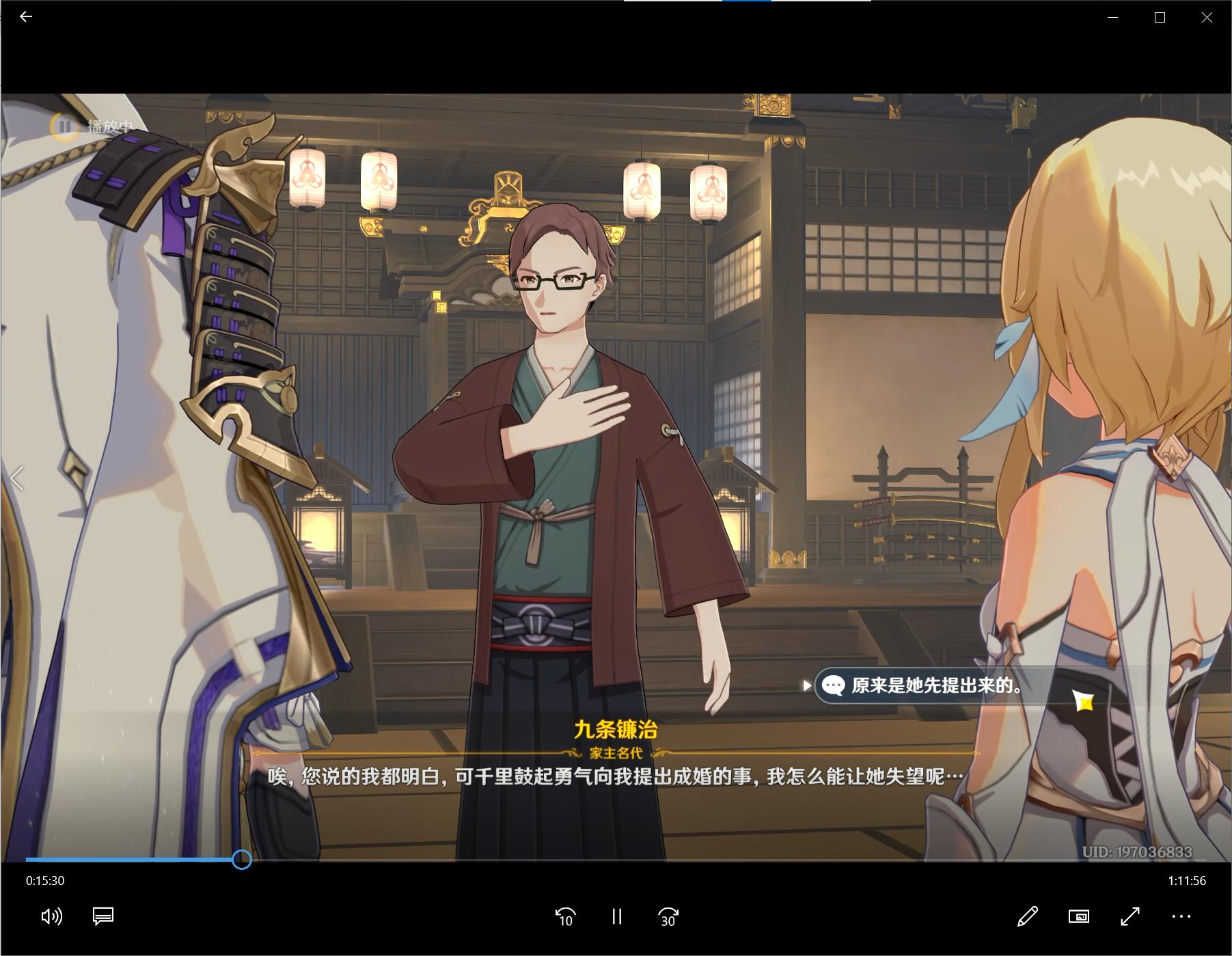The height and width of the screenshot is (956, 1232).
Task: Click the UID text overlay in the video
Action: (1138, 851)
